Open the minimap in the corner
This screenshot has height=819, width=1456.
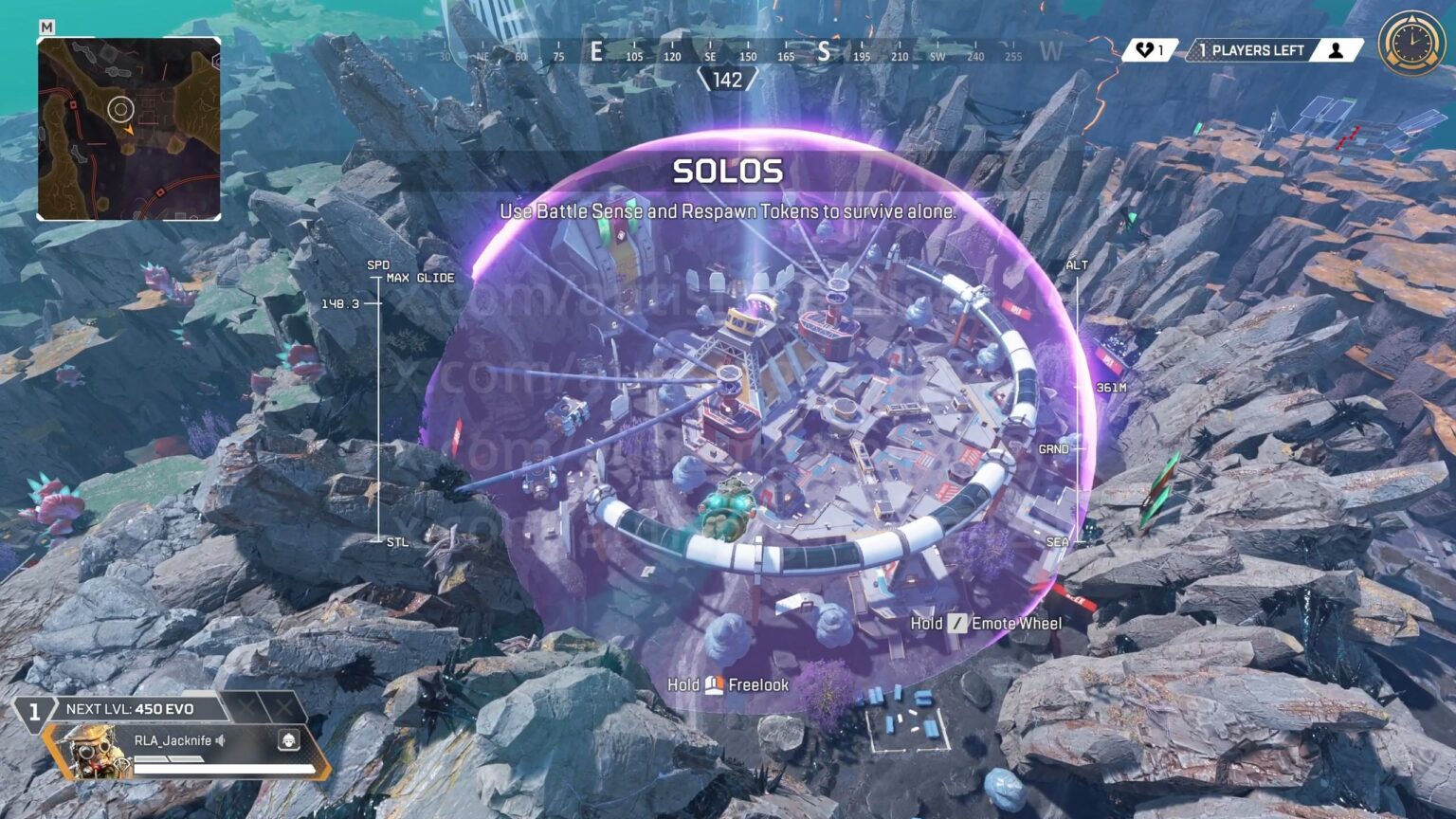[129, 129]
